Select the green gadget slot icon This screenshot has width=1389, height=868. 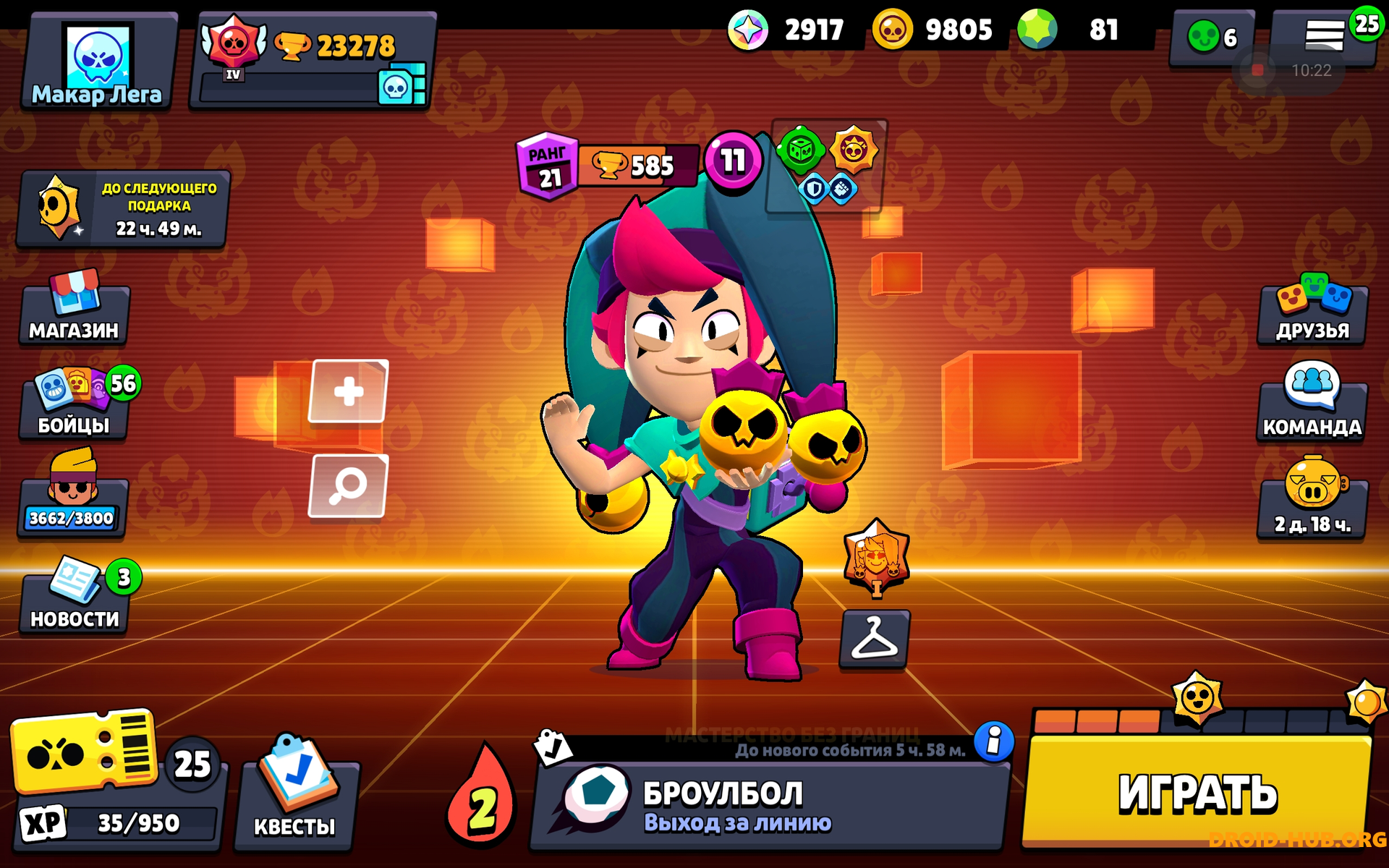800,152
